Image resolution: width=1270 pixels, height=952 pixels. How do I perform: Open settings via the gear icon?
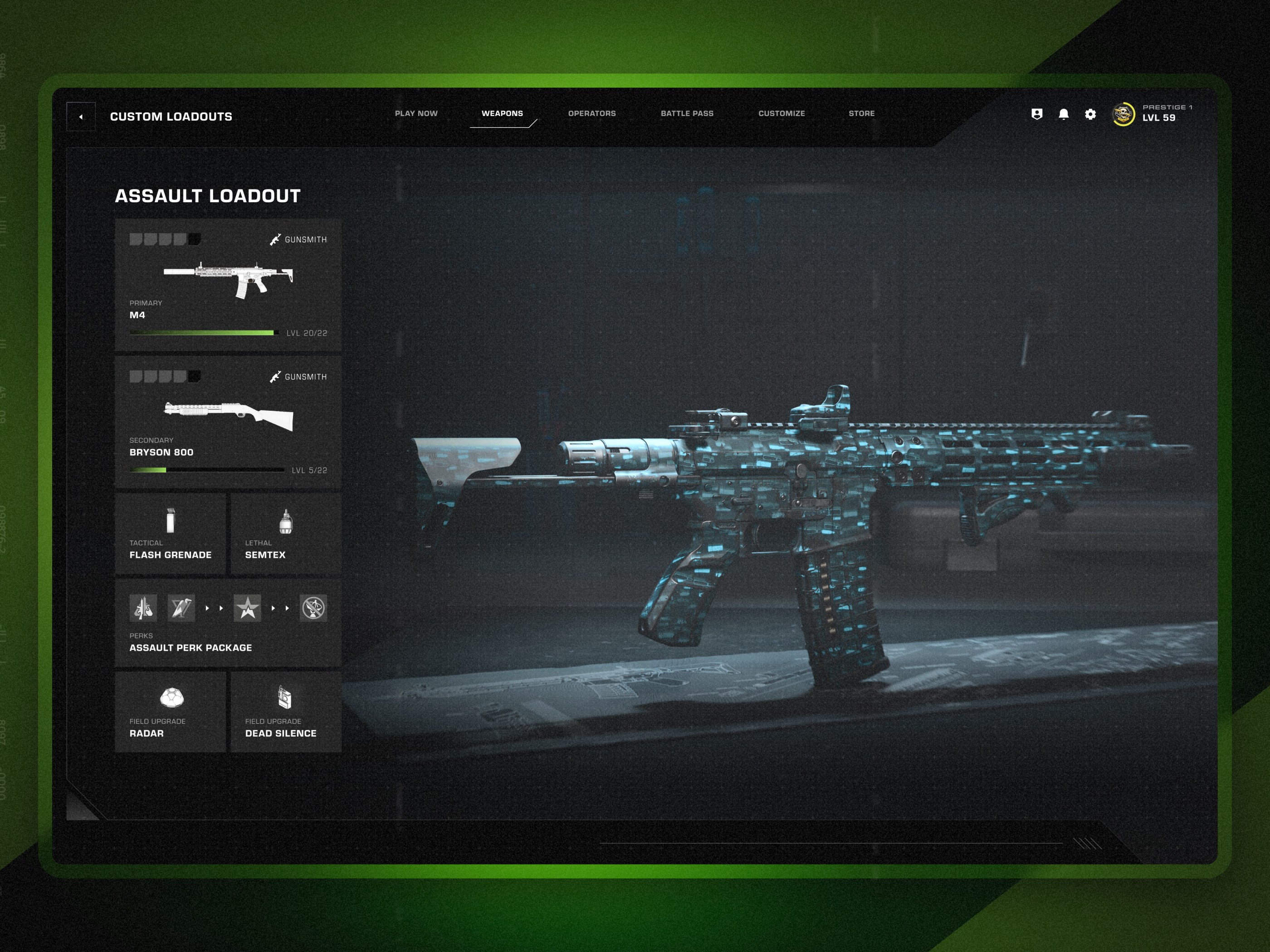coord(1090,115)
